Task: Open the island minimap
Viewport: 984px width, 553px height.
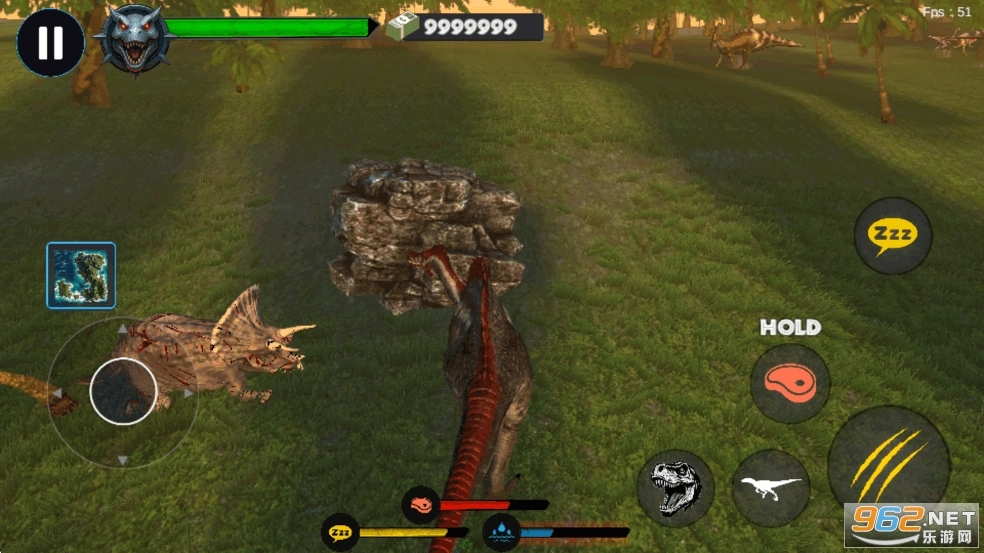Action: 81,275
